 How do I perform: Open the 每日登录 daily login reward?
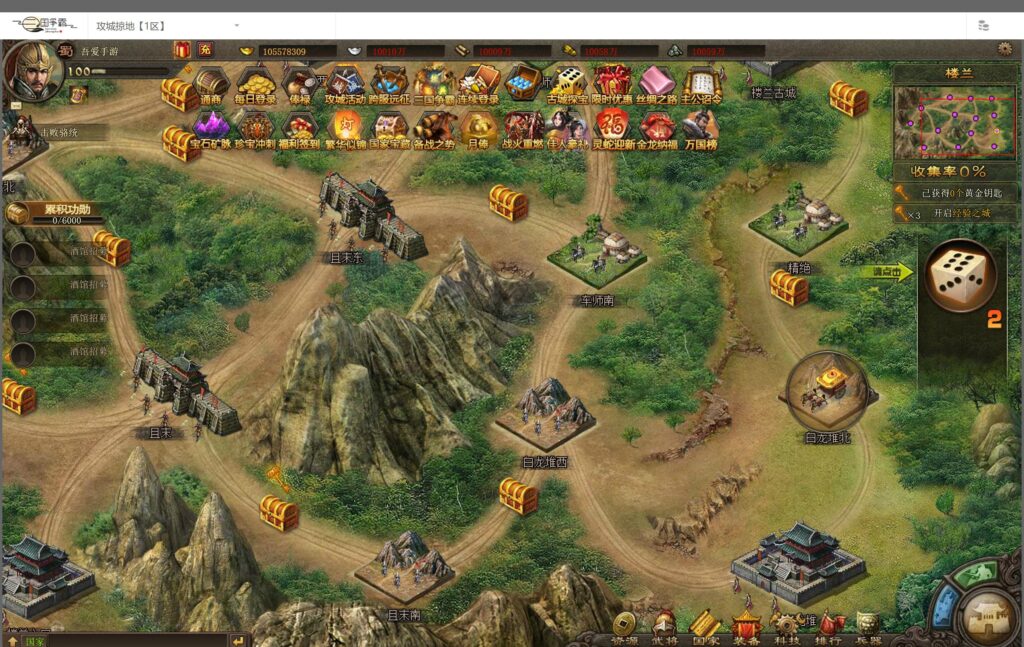click(x=256, y=84)
